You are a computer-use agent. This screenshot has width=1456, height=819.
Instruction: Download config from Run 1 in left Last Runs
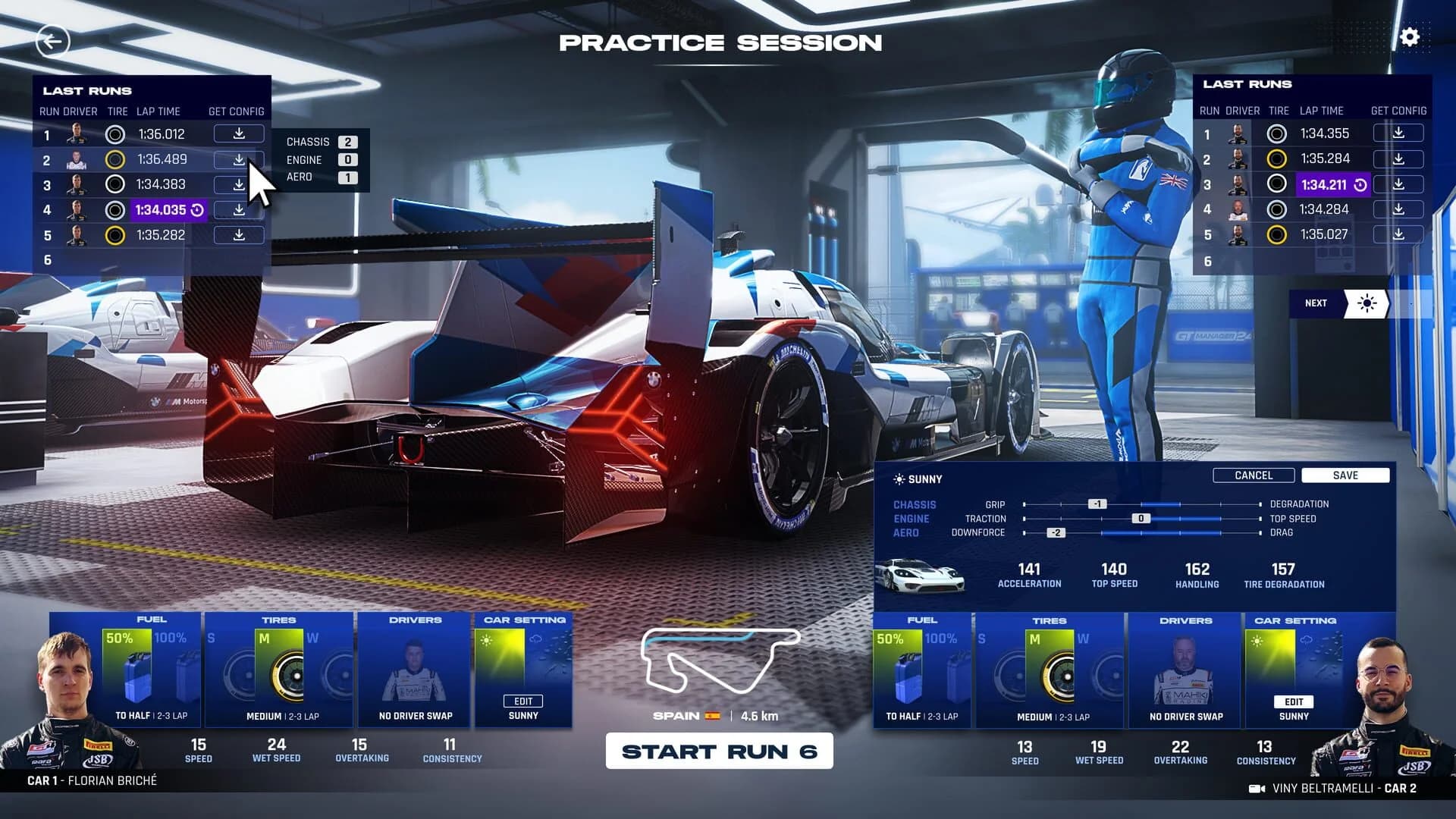tap(237, 133)
